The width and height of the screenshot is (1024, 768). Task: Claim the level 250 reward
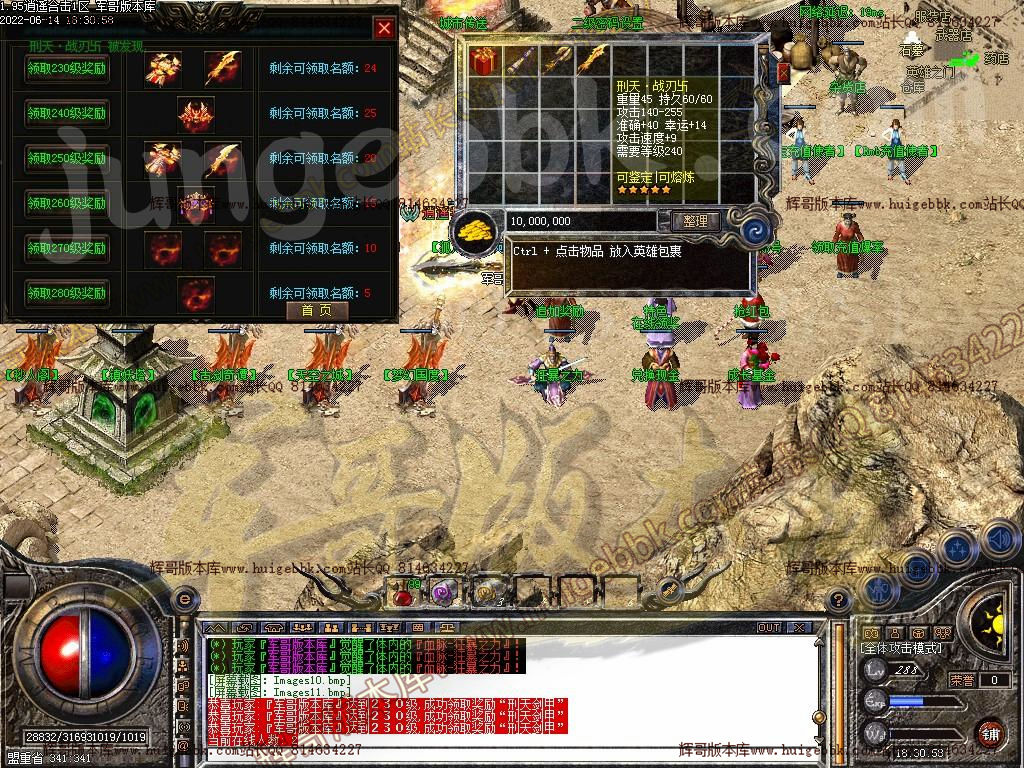point(67,159)
